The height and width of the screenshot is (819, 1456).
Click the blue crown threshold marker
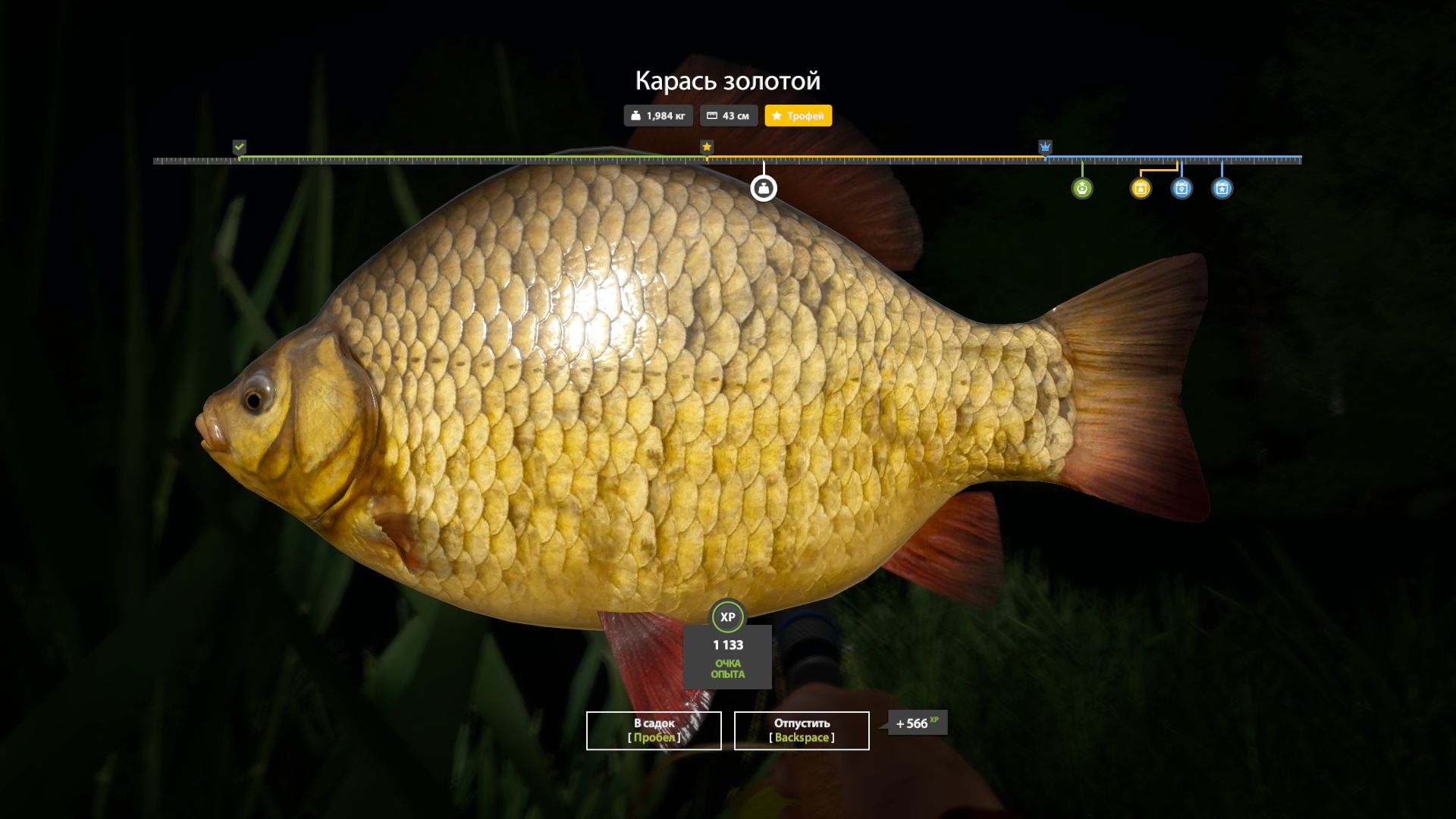coord(1045,146)
